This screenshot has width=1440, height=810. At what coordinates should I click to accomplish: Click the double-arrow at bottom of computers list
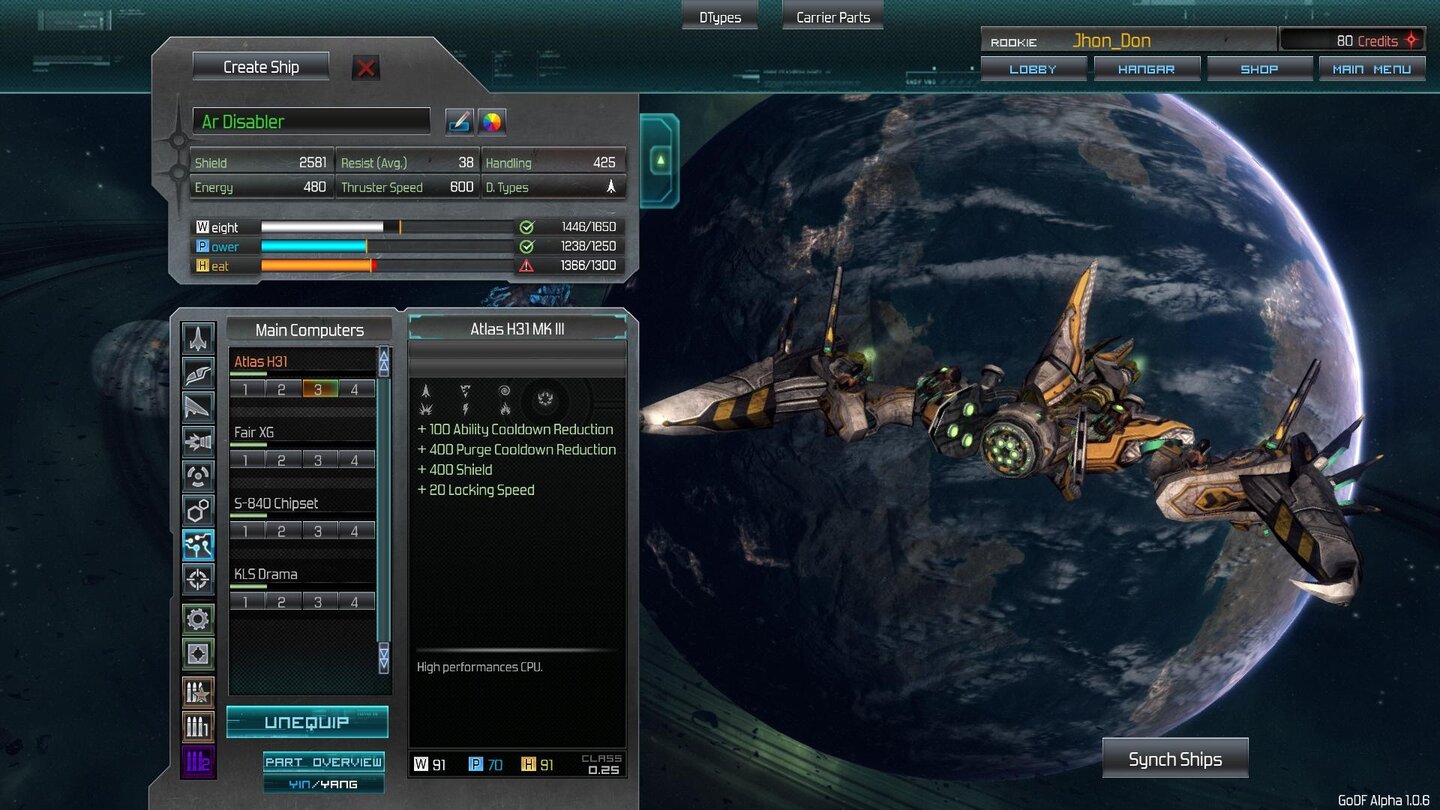click(x=383, y=657)
